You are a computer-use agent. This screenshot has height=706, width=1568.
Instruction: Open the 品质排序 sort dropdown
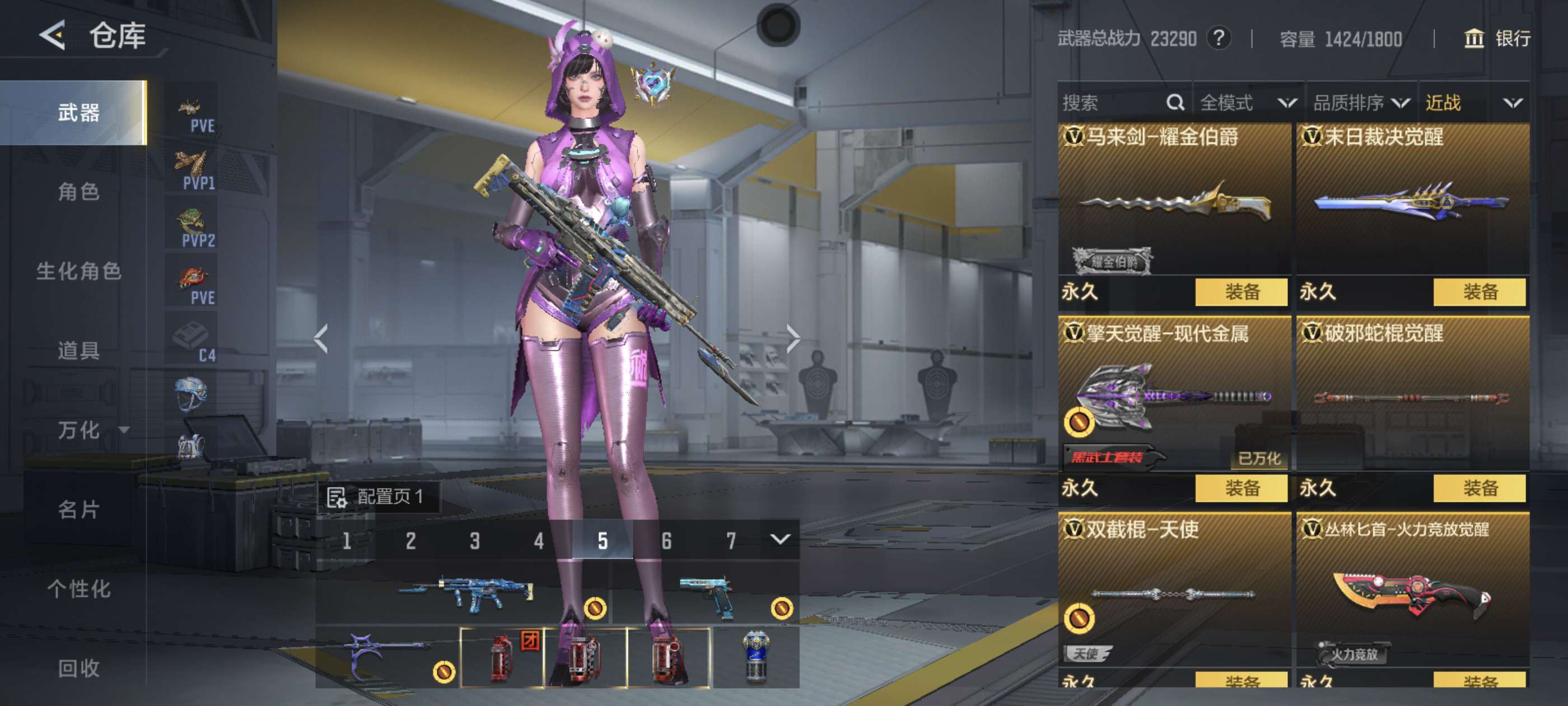pos(1361,103)
